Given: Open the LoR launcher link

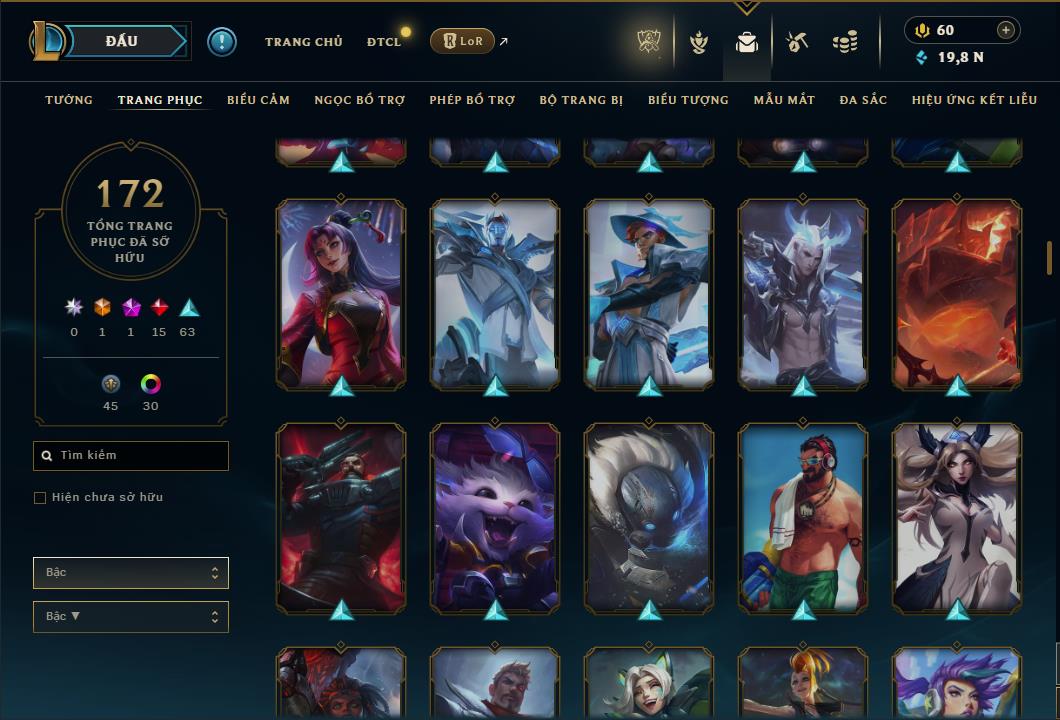Looking at the screenshot, I should click(462, 41).
